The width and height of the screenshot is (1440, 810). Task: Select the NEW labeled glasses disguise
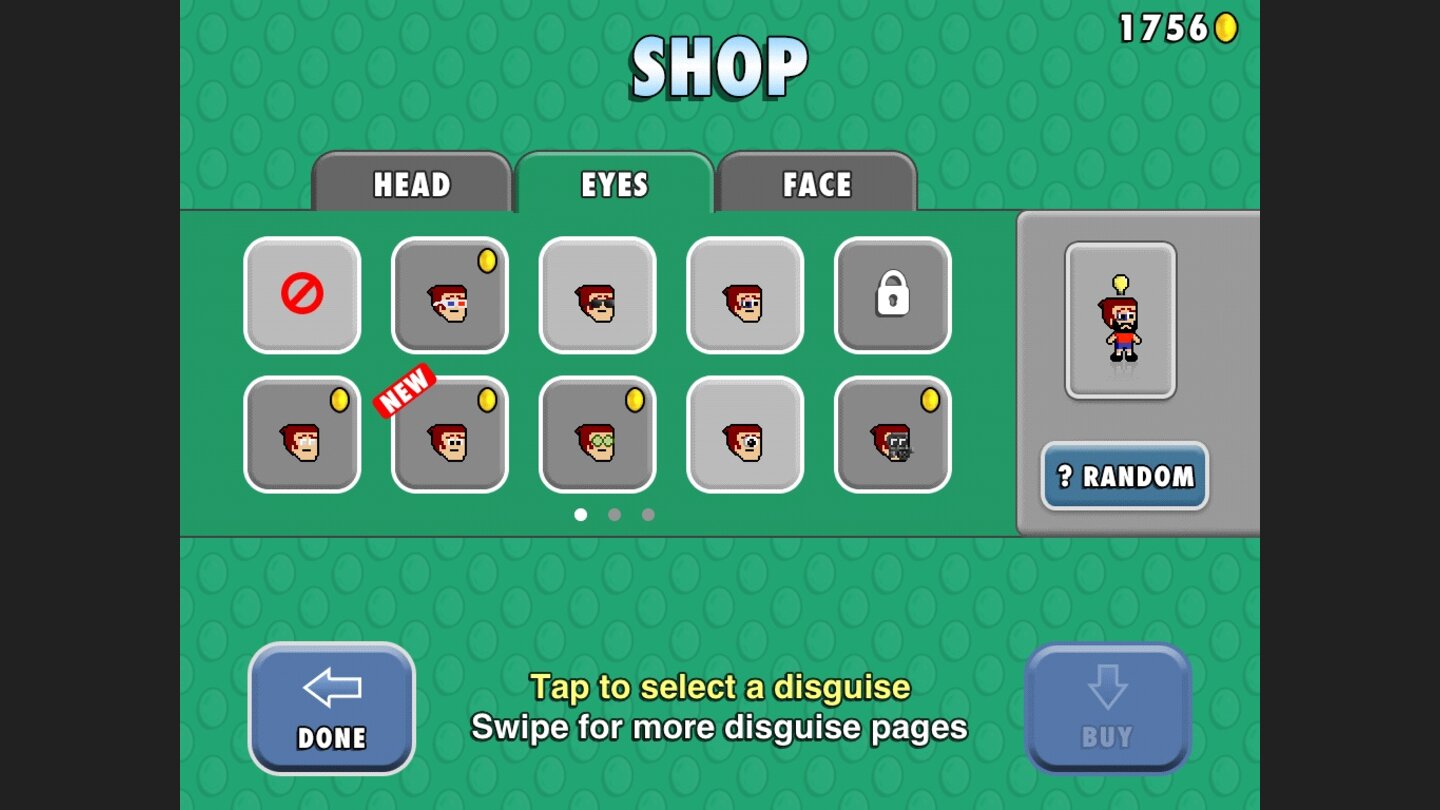450,436
